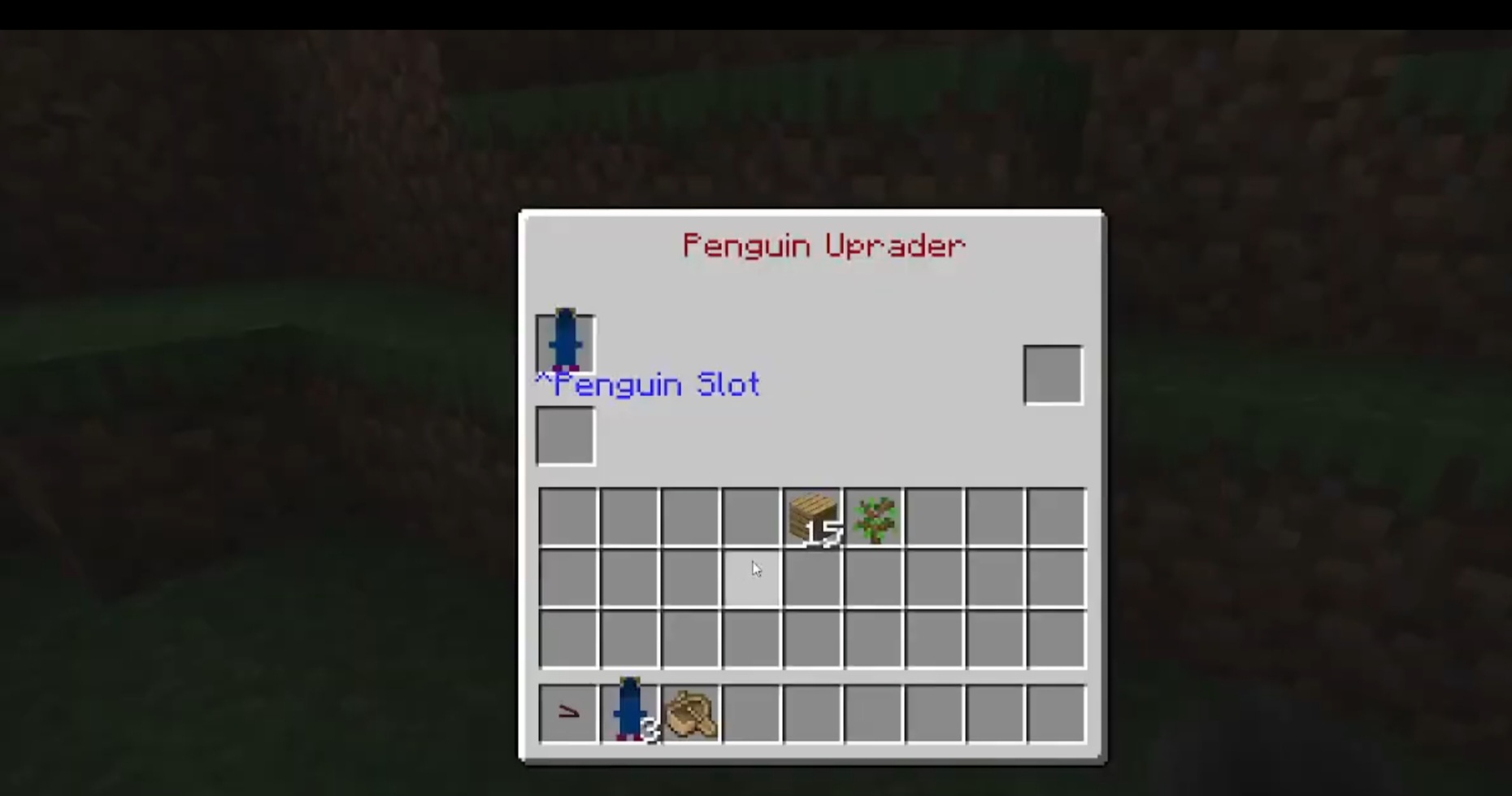Click the highlighted inventory slot under the cursor

pyautogui.click(x=751, y=577)
